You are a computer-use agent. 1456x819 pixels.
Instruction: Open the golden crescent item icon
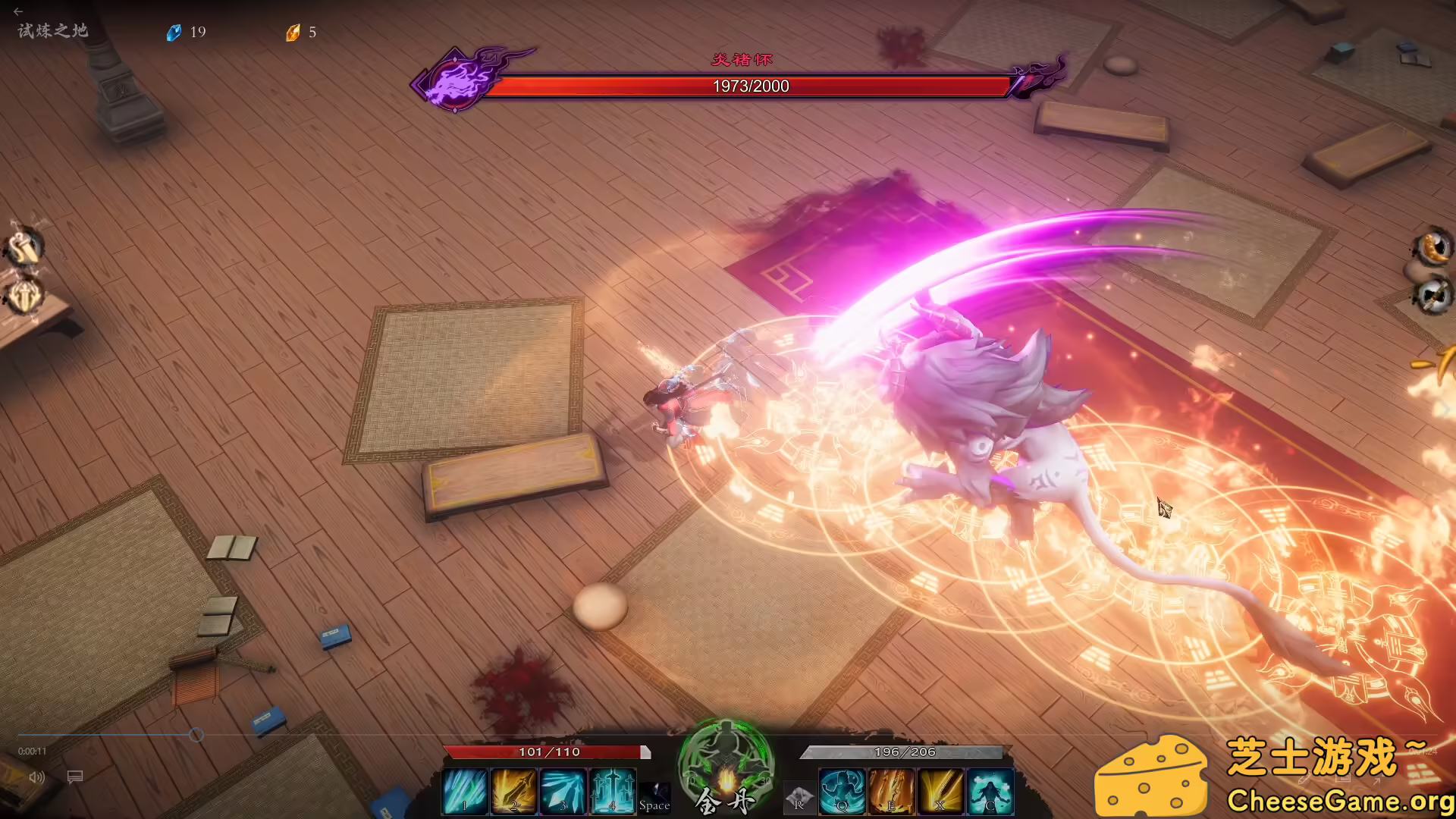[x=1432, y=246]
